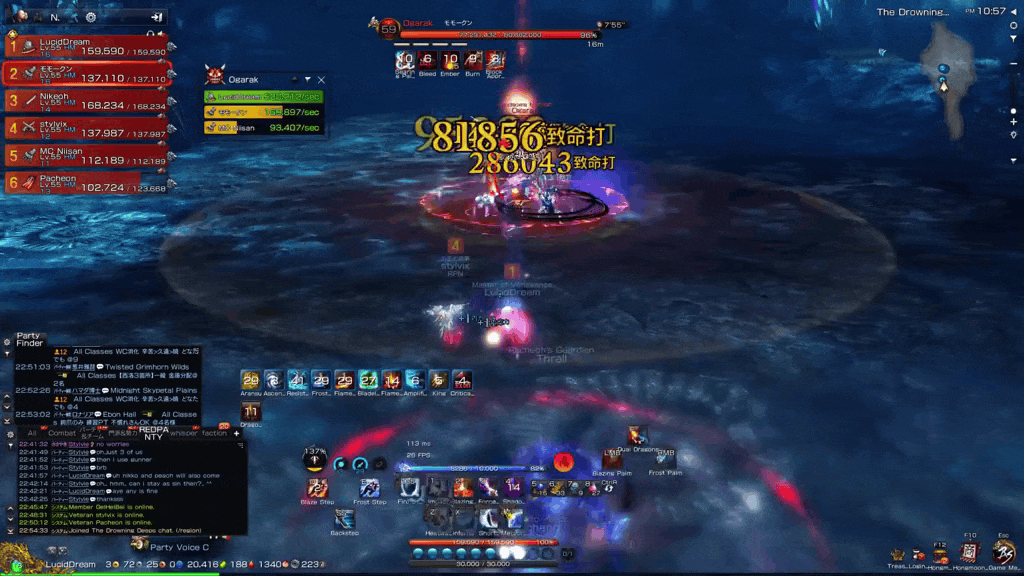Cast Frost Palm on RMB slot
This screenshot has height=576, width=1024.
pos(665,456)
